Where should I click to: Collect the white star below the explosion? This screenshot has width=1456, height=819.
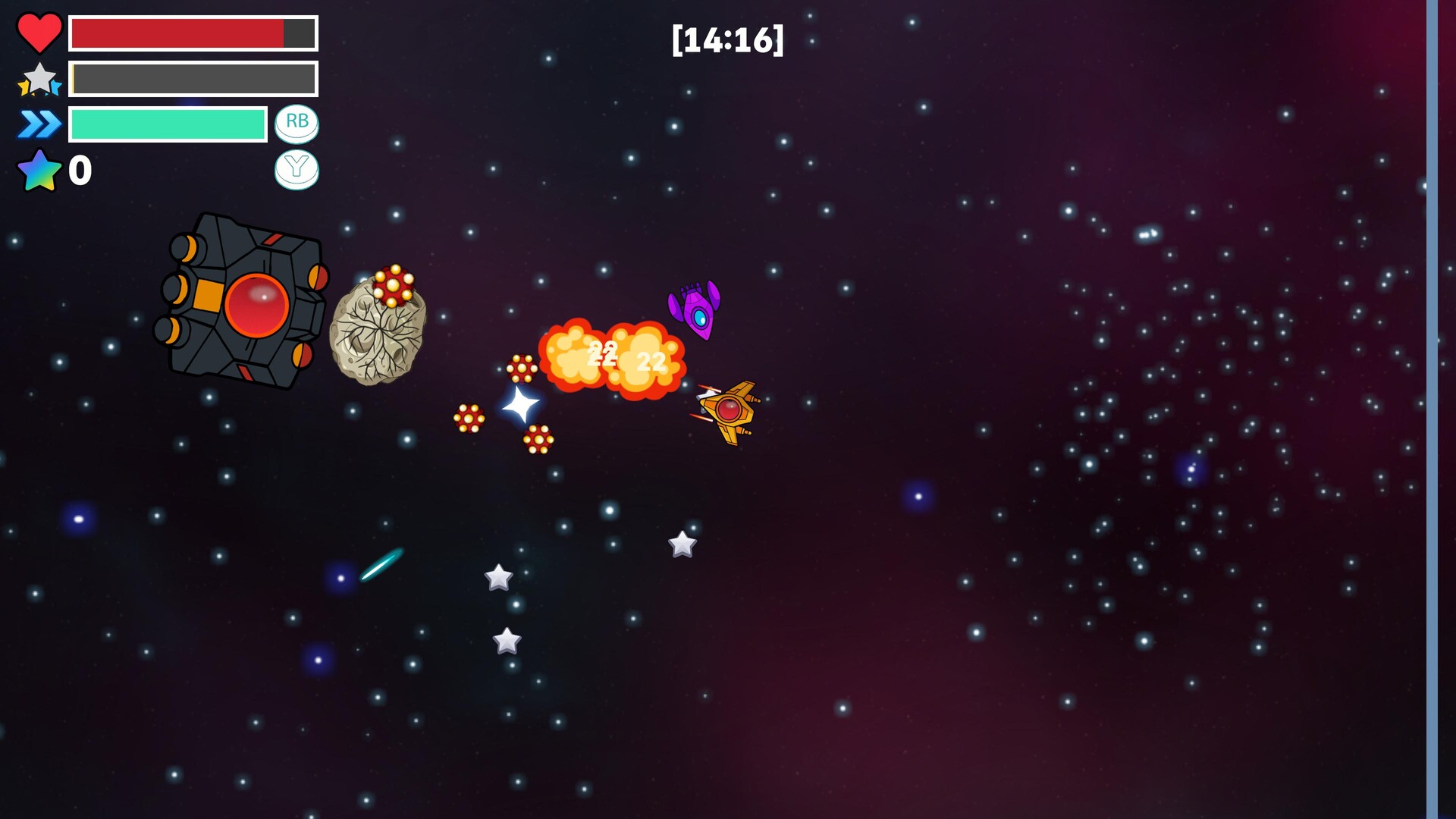click(x=681, y=544)
